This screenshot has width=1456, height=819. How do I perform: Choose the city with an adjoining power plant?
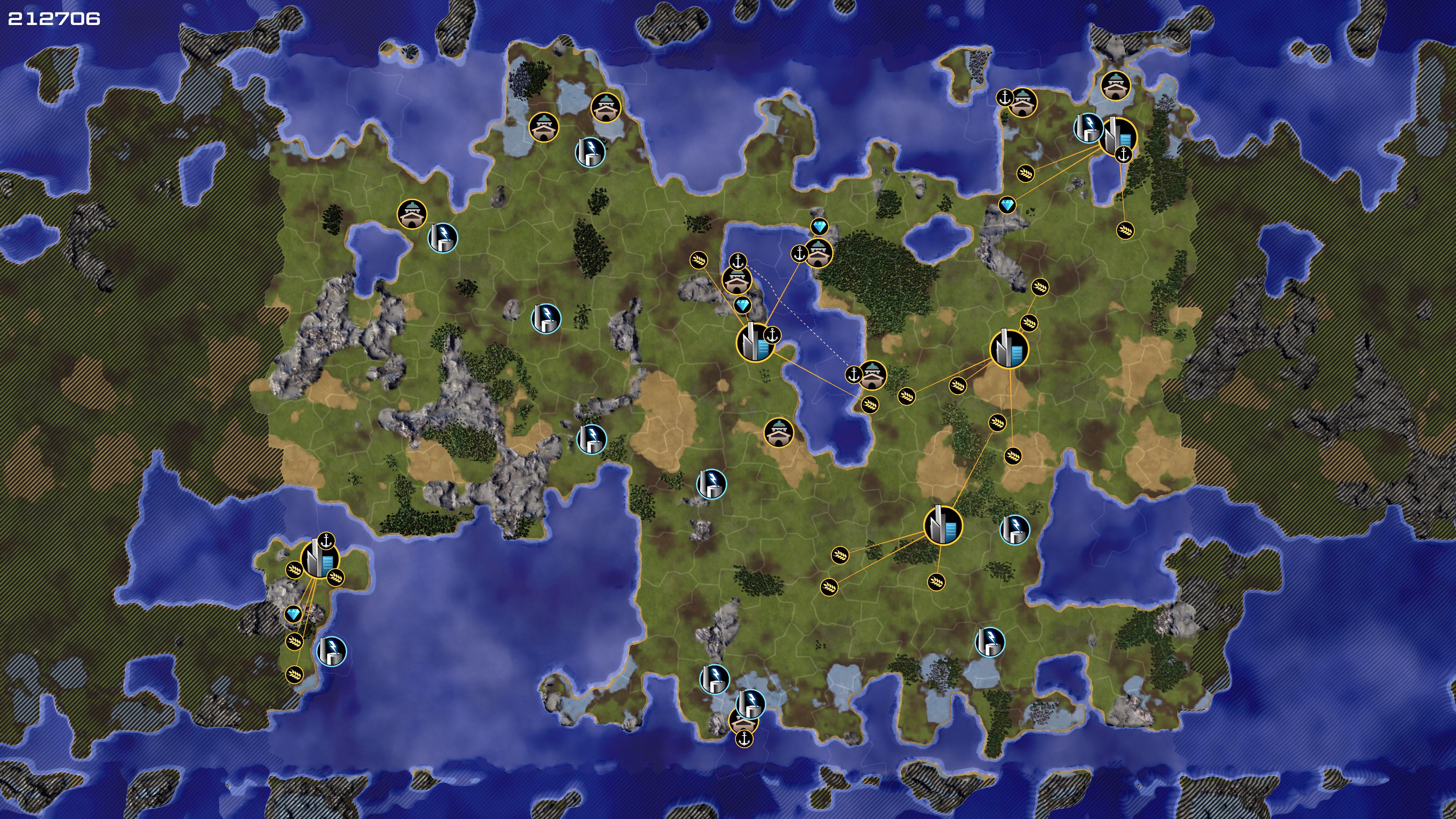coord(1118,136)
